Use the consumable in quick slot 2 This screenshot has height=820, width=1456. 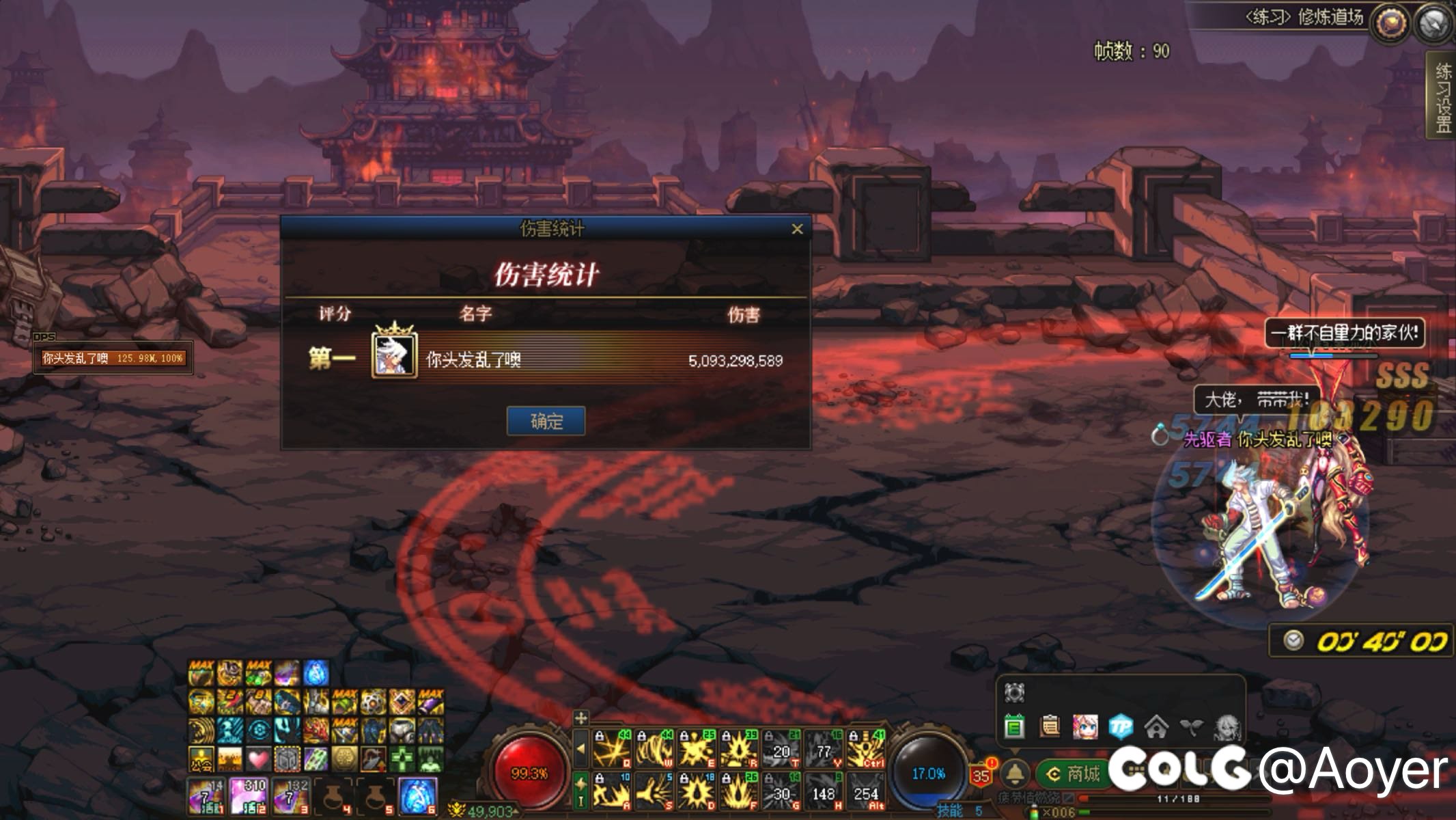(x=249, y=797)
